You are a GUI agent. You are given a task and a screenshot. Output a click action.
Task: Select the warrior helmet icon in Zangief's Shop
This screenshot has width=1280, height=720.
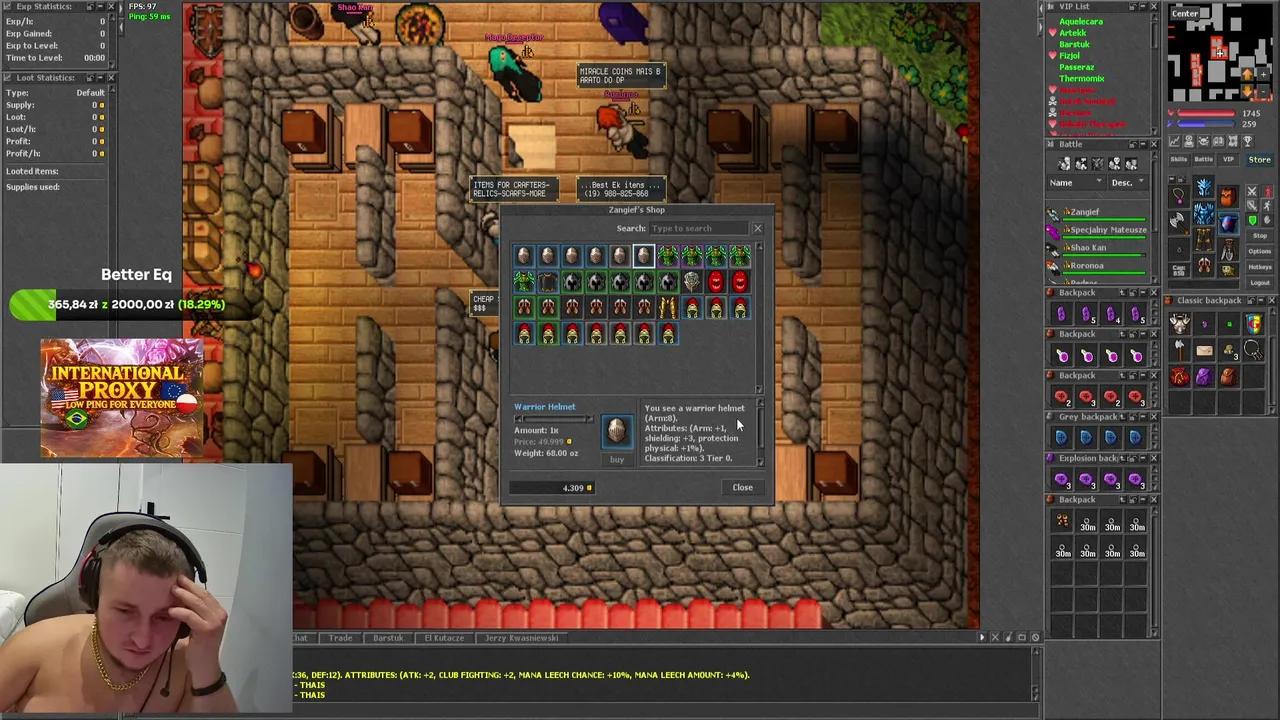643,254
